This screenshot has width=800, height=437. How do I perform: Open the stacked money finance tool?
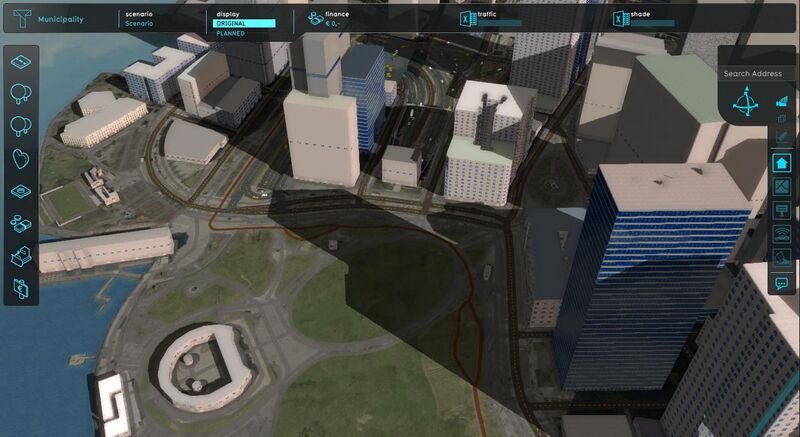pos(21,223)
